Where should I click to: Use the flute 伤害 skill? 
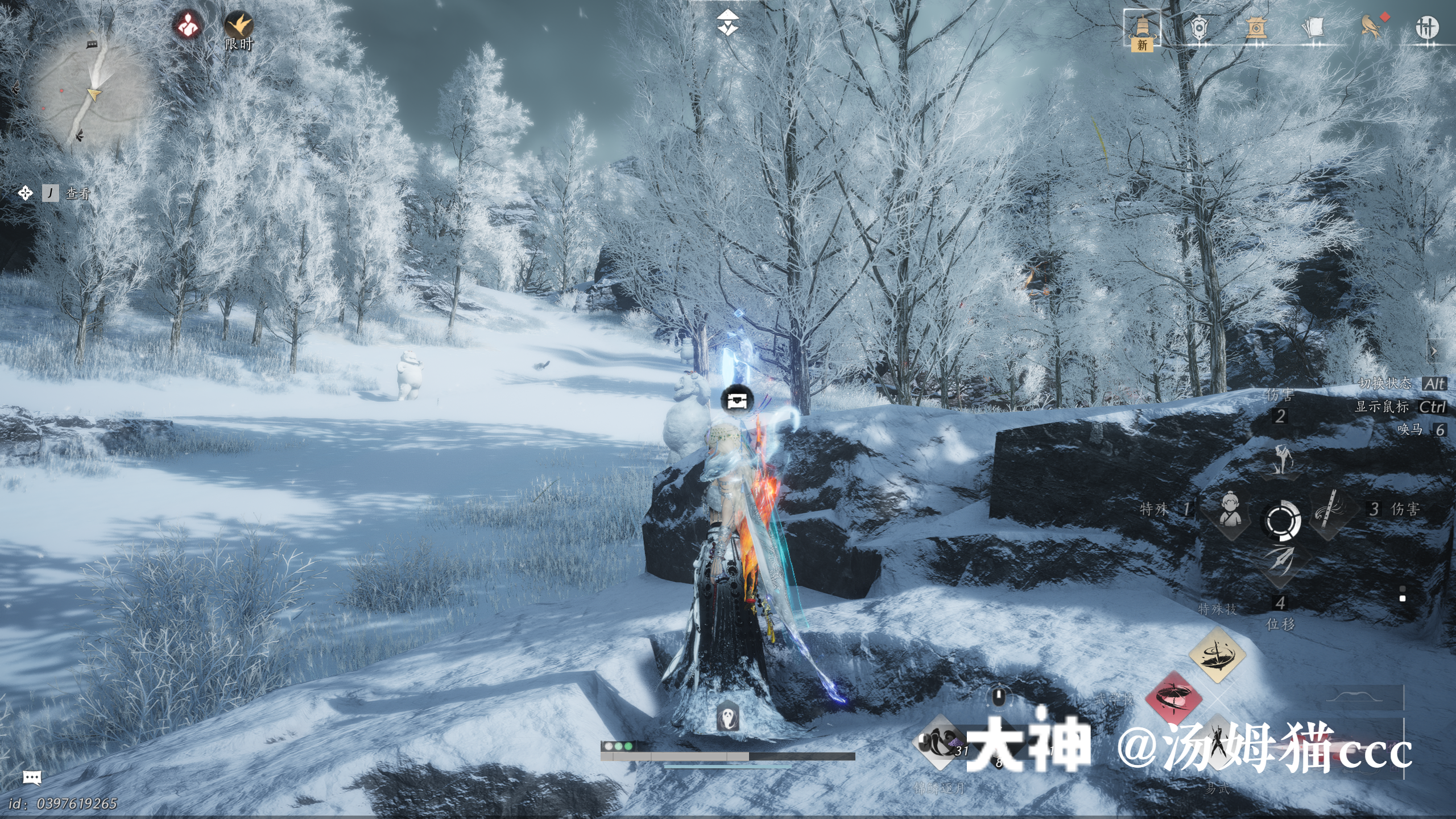pos(1329,509)
